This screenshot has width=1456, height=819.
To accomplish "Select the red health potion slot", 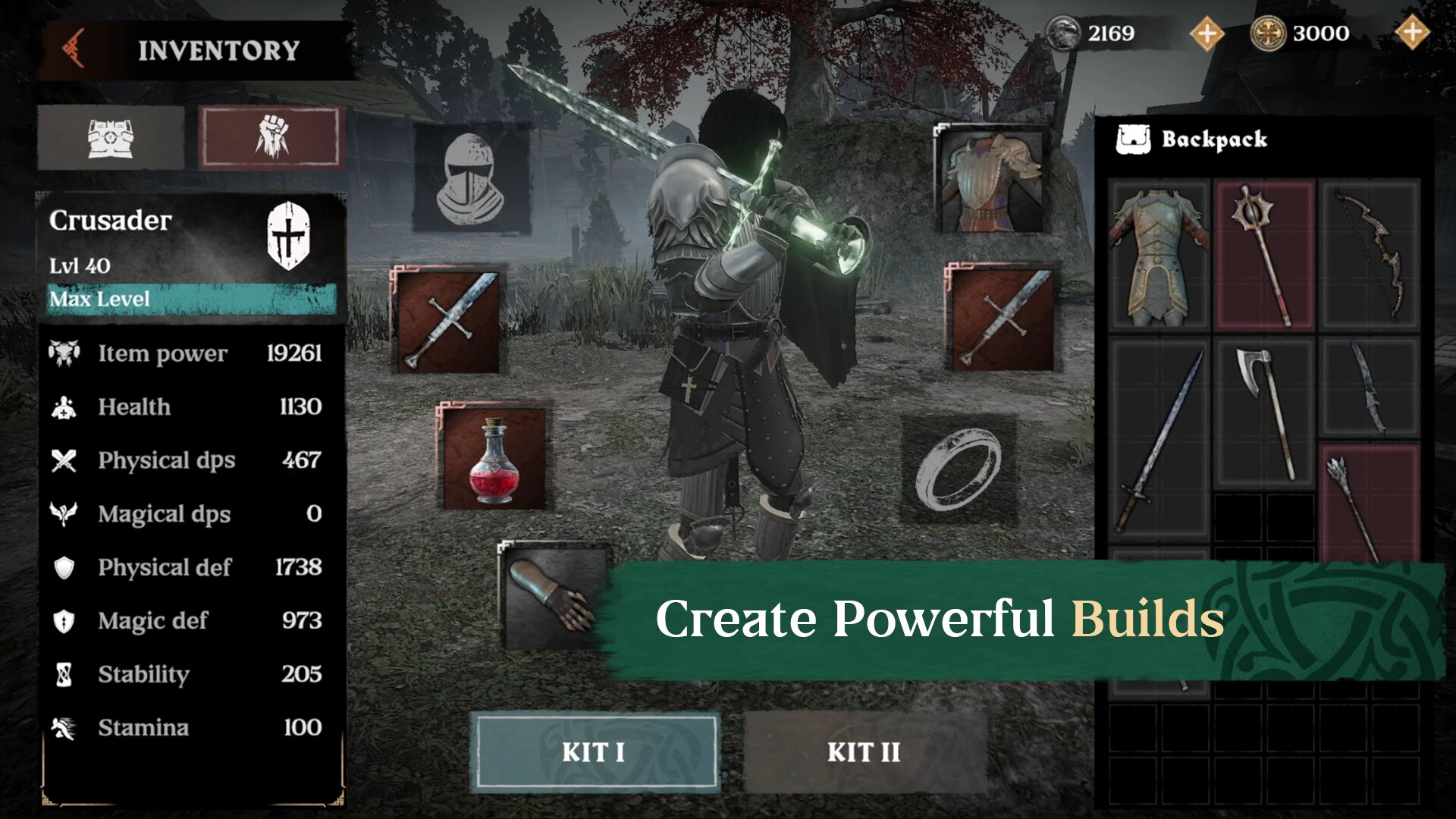I will coord(494,458).
